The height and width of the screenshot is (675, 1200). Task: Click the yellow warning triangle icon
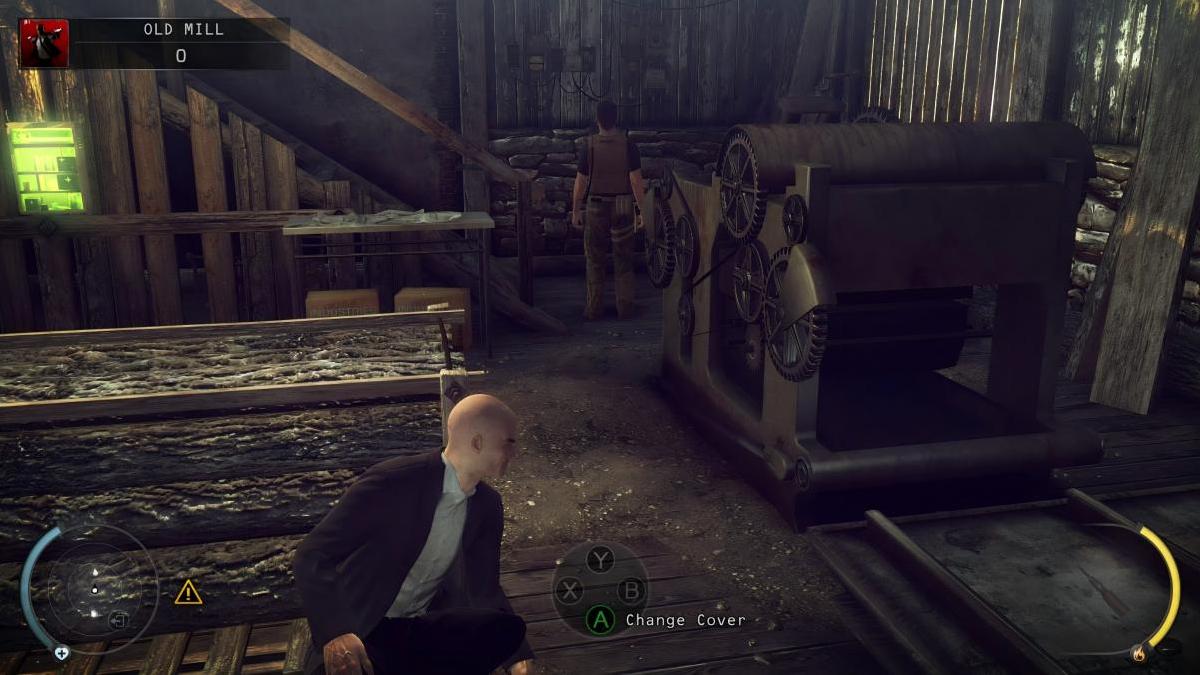(188, 593)
